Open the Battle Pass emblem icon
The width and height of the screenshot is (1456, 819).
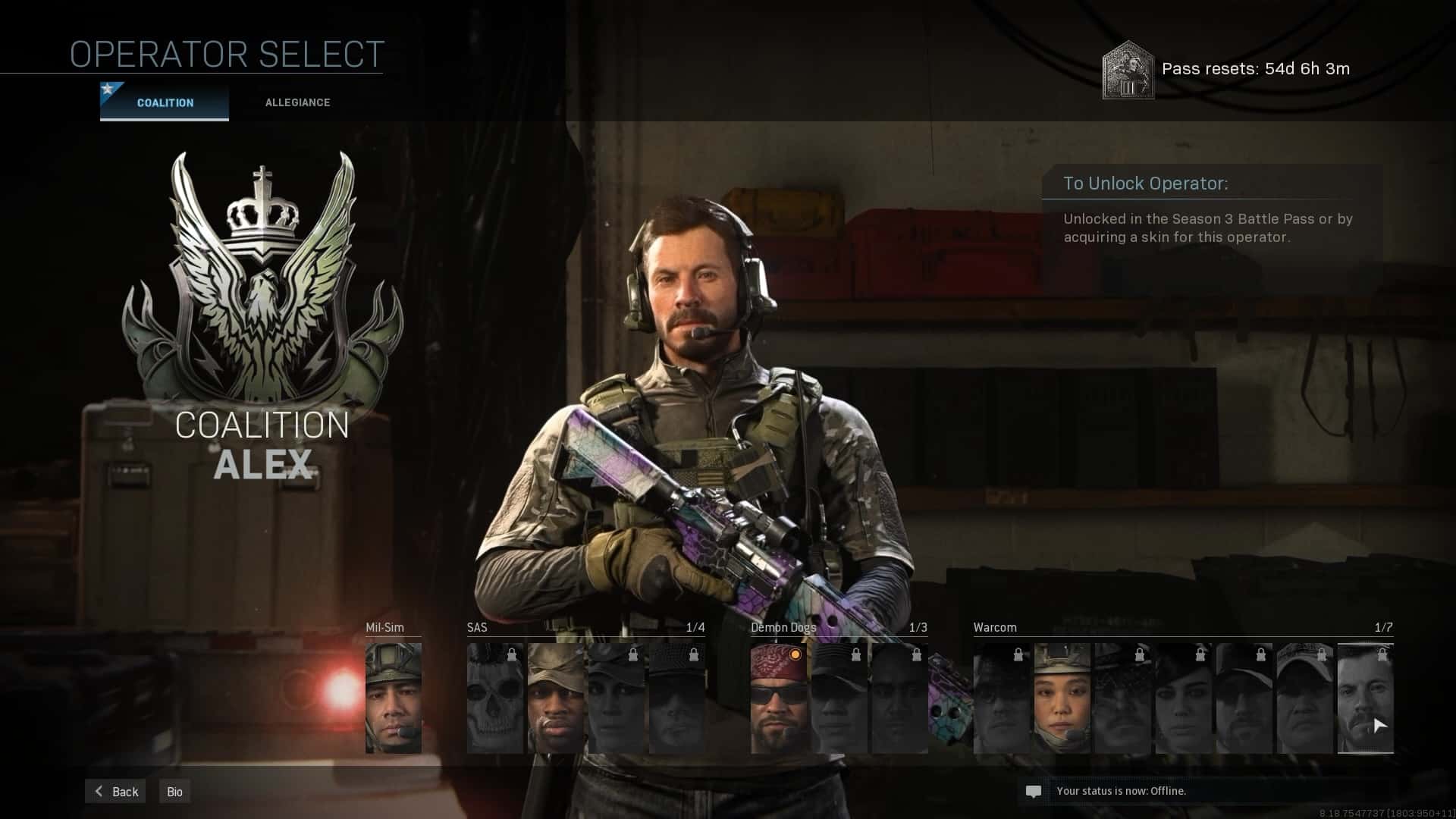pyautogui.click(x=1128, y=70)
